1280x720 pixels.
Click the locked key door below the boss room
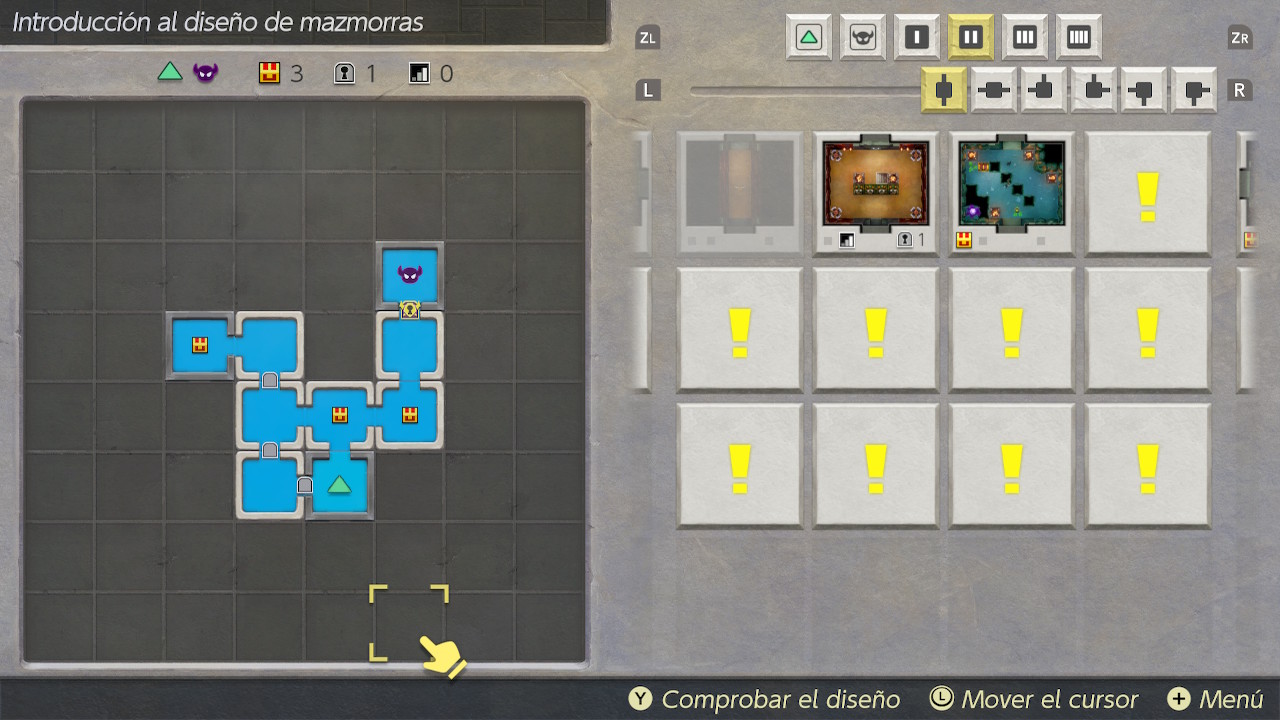pyautogui.click(x=410, y=310)
